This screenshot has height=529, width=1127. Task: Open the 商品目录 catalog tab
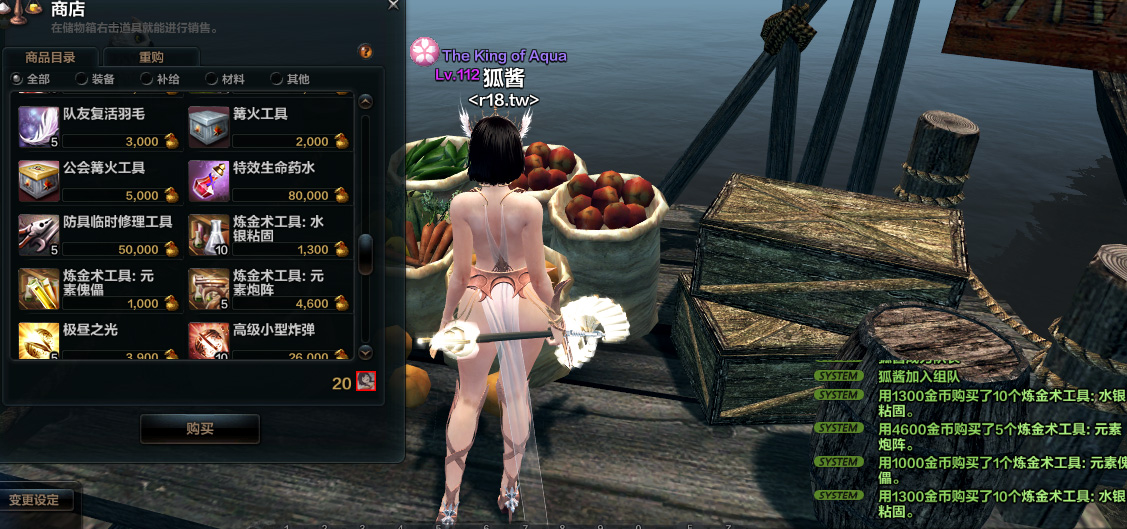49,57
